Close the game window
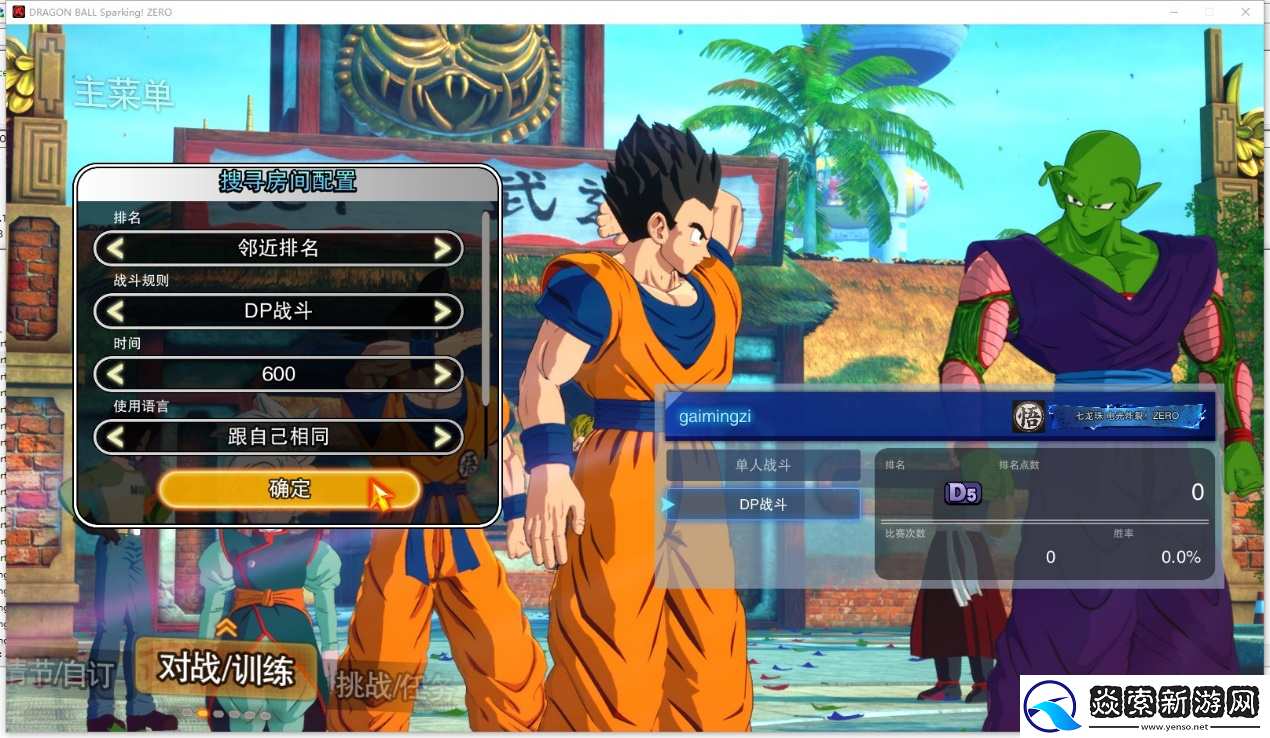 (1246, 12)
